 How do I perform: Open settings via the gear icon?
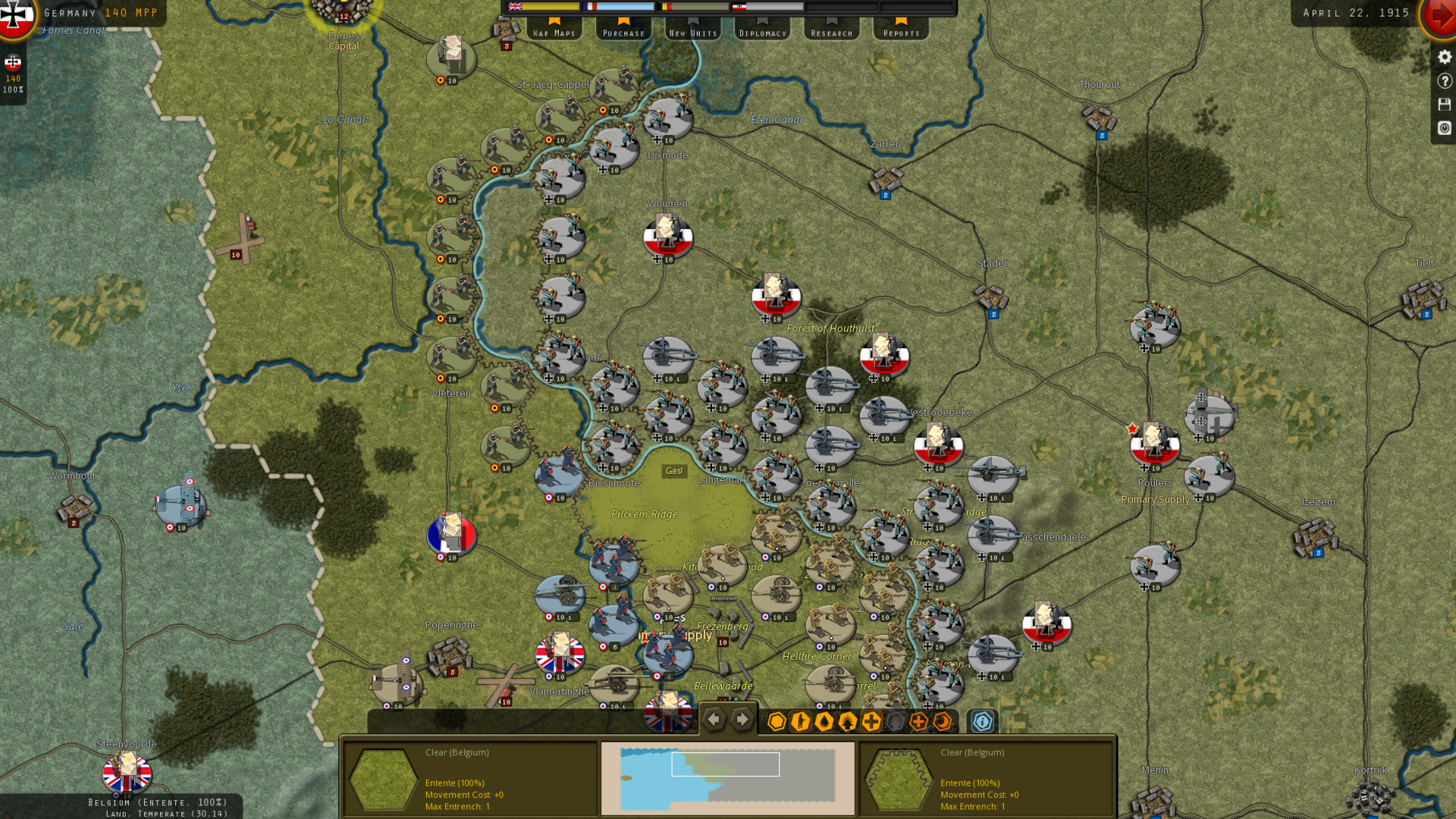click(1444, 57)
